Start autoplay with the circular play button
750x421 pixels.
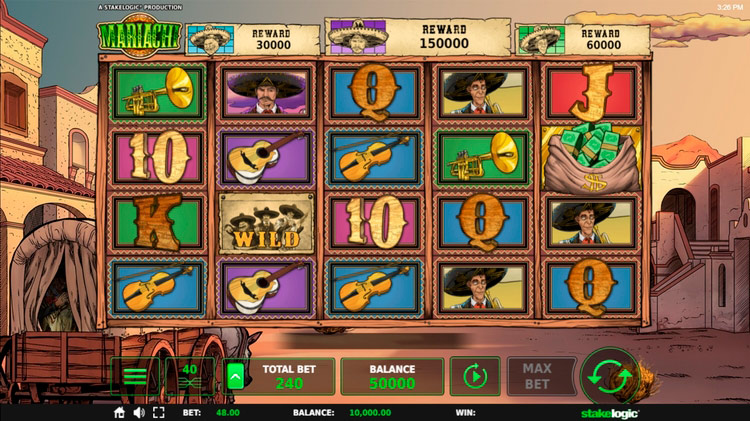pos(474,377)
